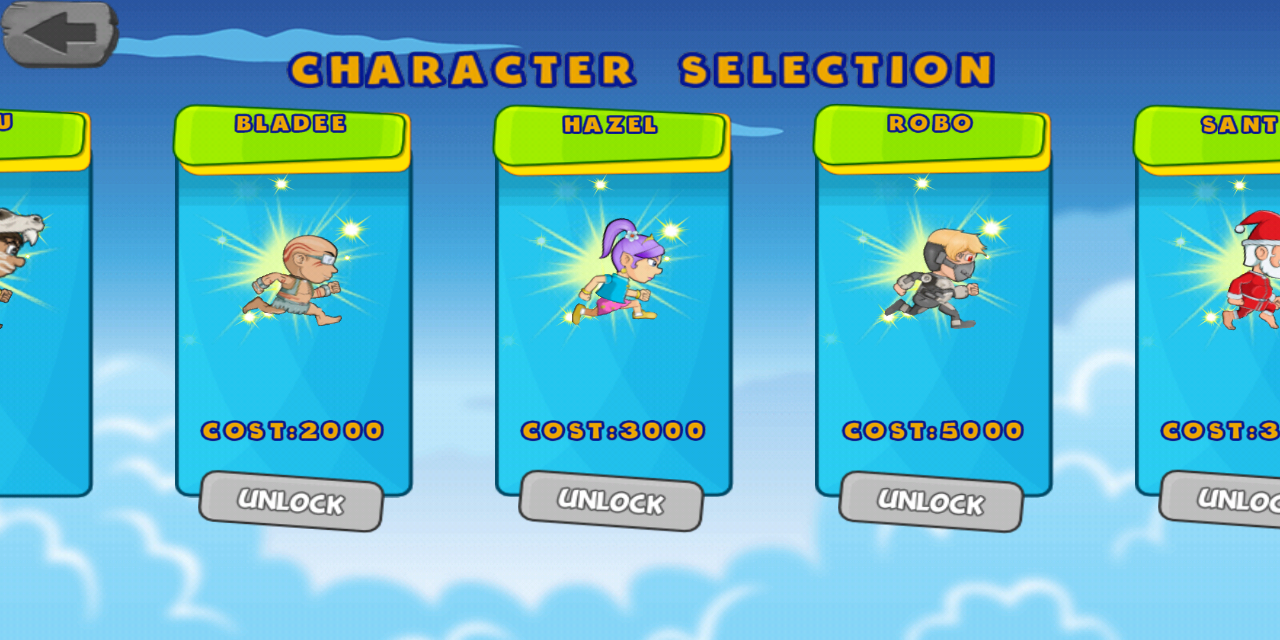Image resolution: width=1280 pixels, height=640 pixels.
Task: Go back with the stone arrow button
Action: point(60,32)
